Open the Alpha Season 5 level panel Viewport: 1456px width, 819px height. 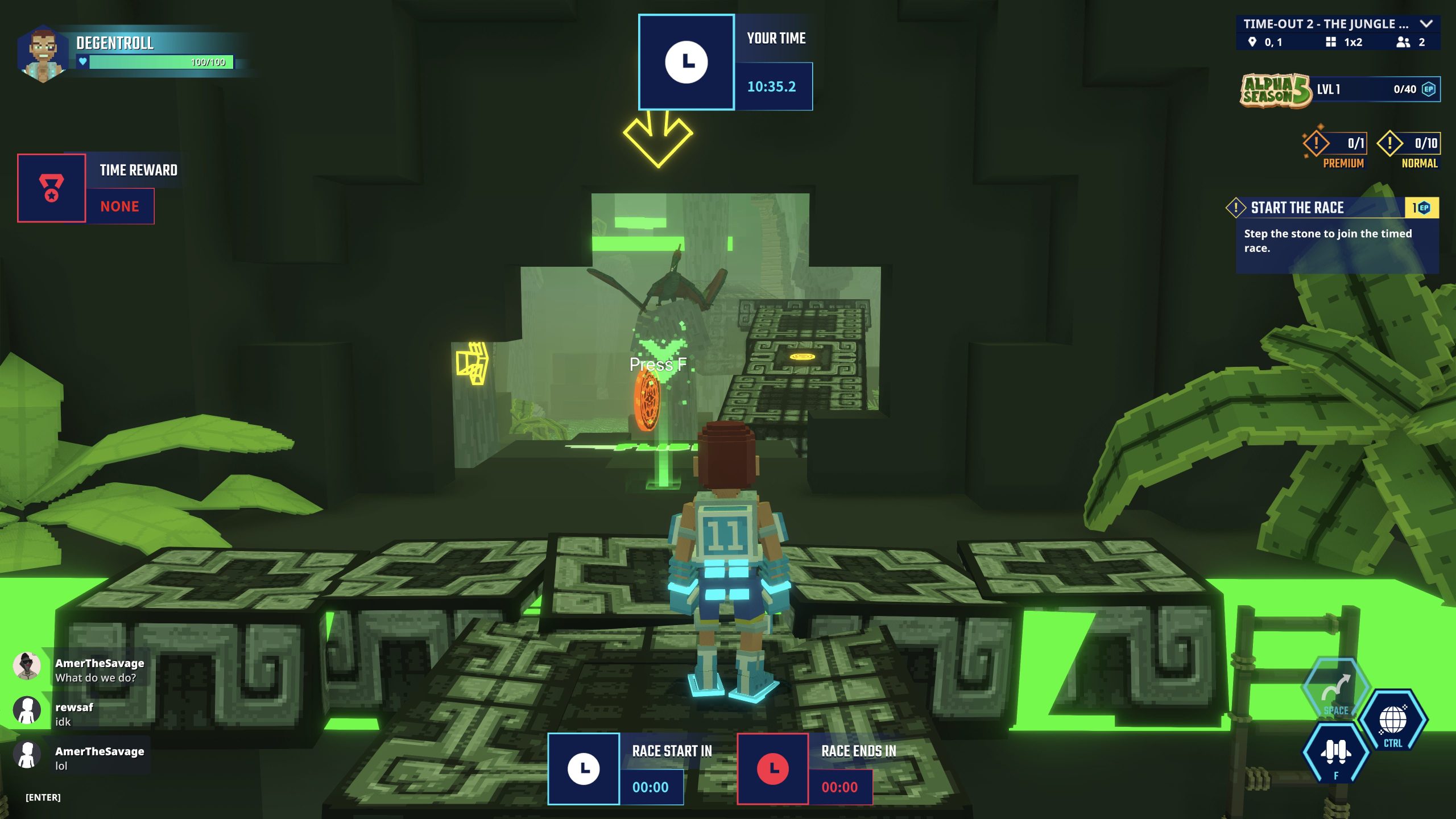pyautogui.click(x=1340, y=90)
